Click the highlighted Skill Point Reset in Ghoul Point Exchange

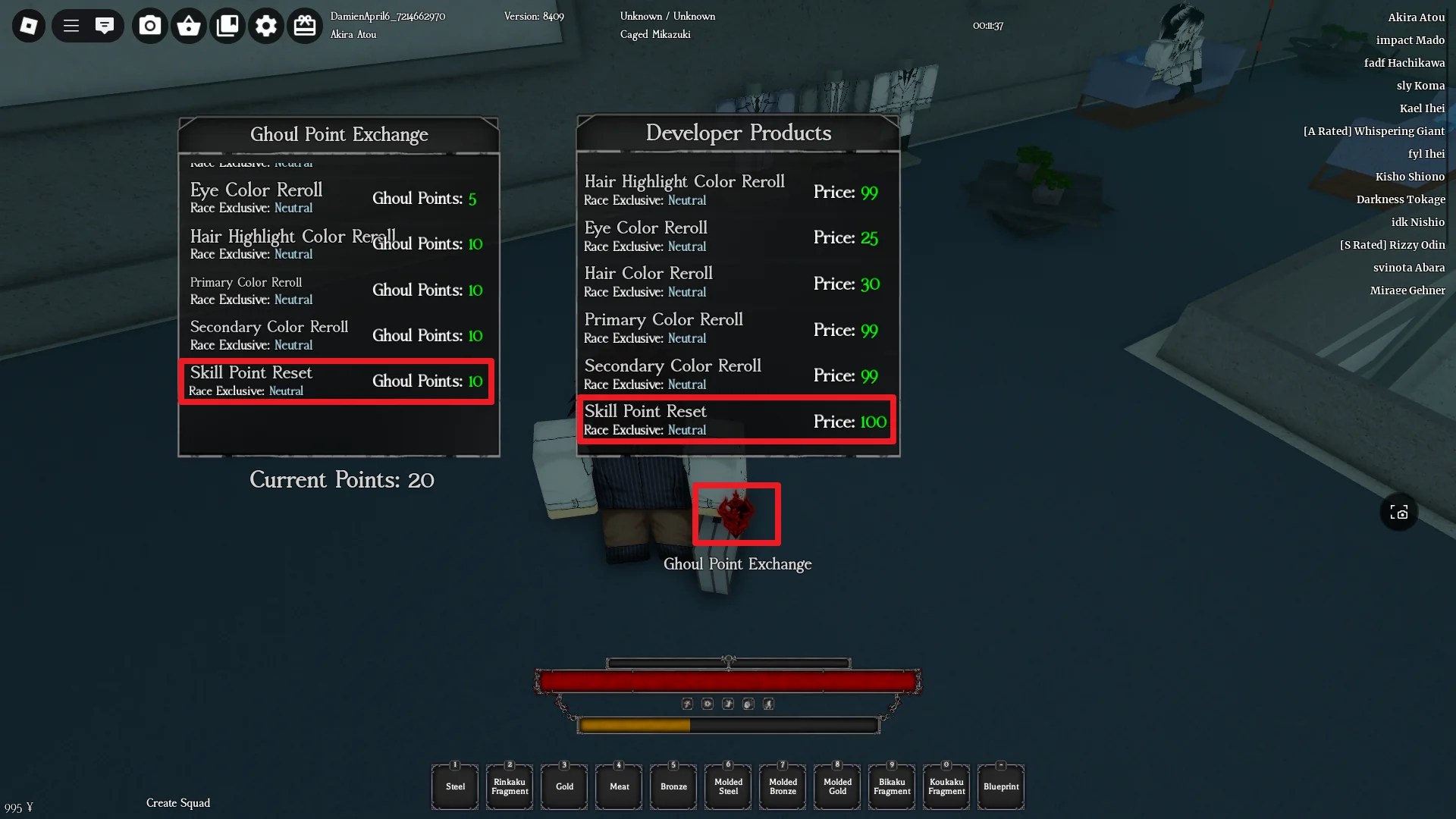(x=336, y=381)
